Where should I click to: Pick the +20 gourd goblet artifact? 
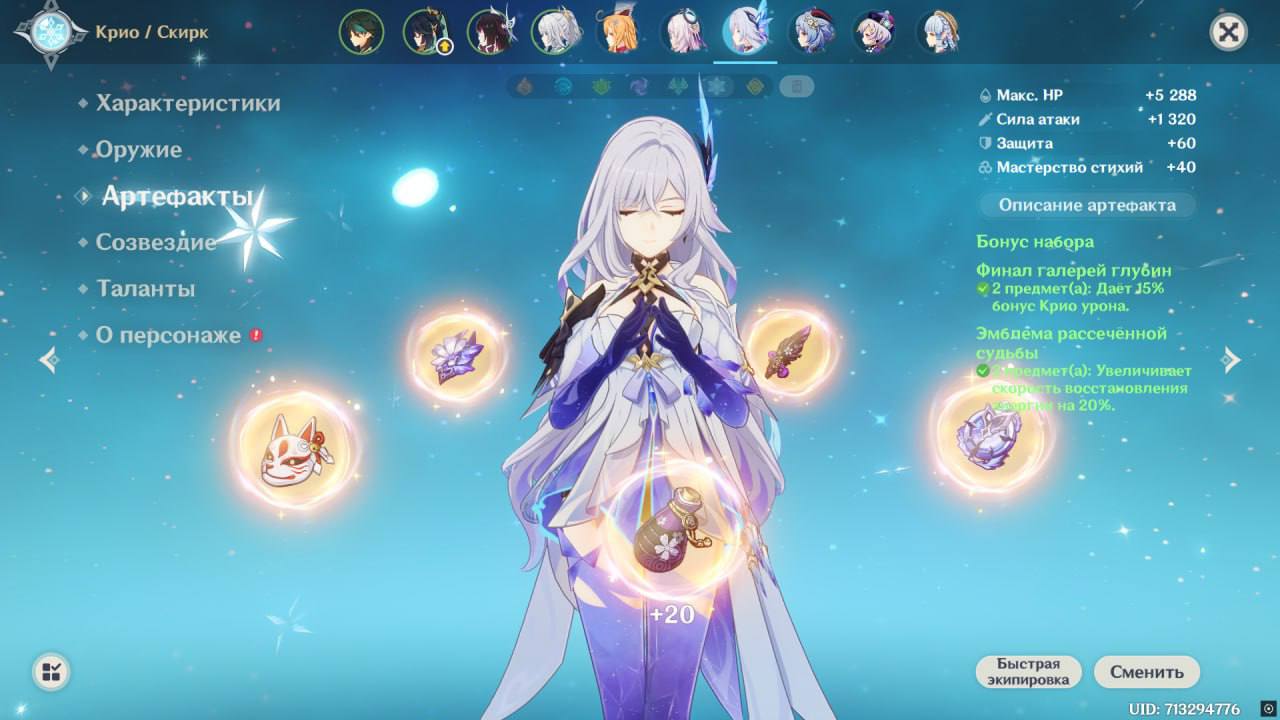671,533
